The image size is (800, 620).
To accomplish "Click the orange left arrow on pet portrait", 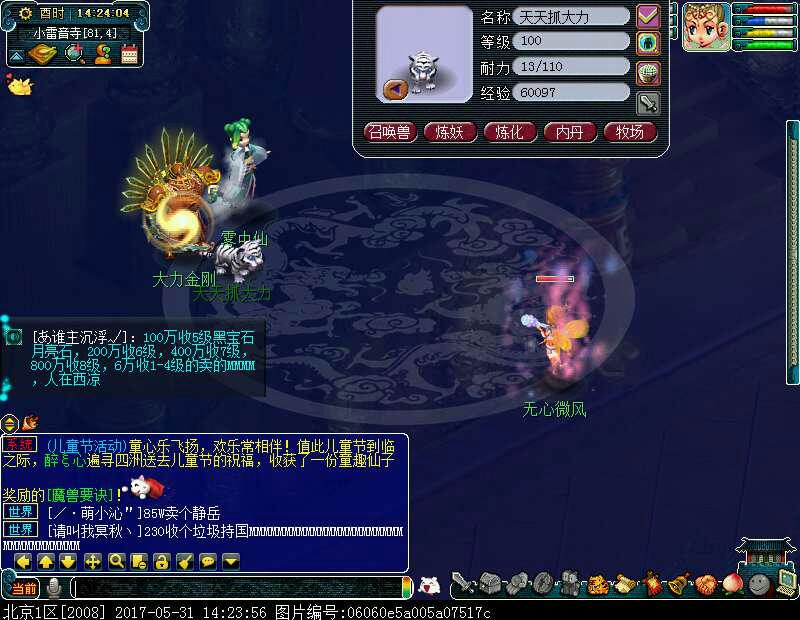I will tap(394, 89).
